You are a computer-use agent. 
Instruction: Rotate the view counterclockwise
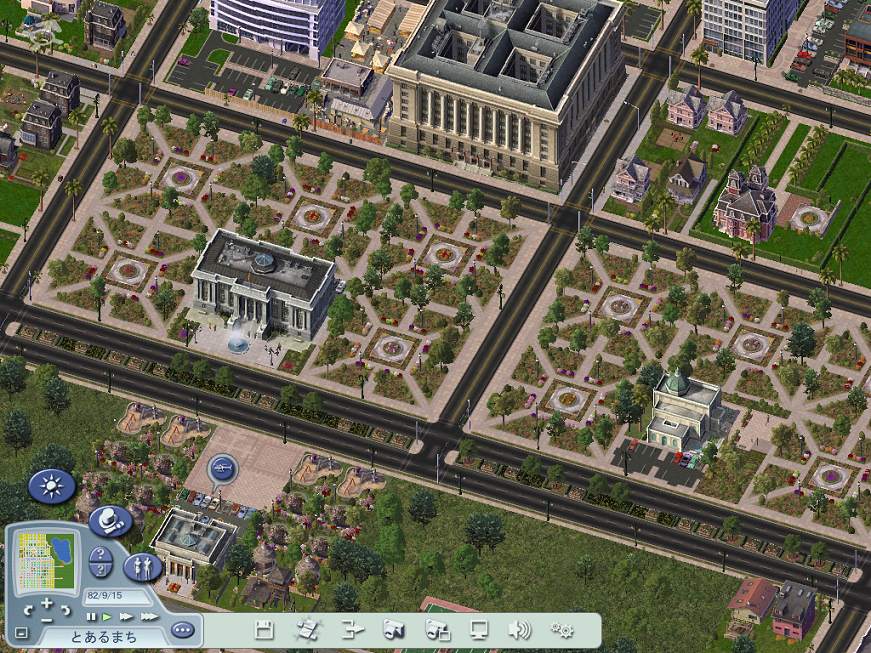click(x=28, y=609)
